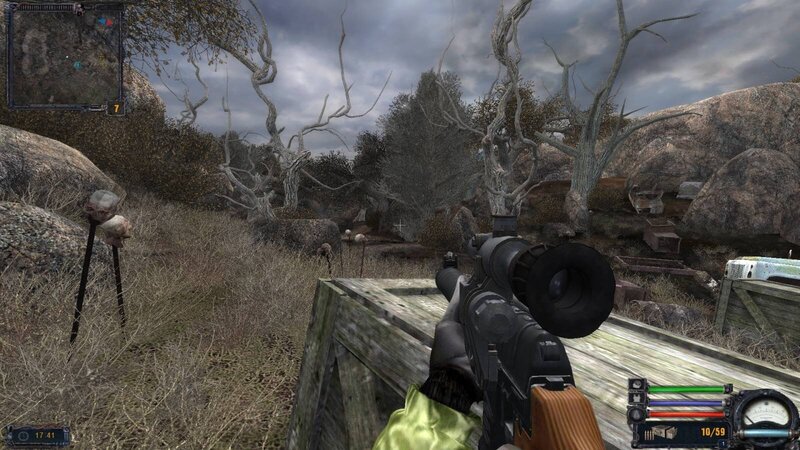The width and height of the screenshot is (800, 450).
Task: Click the minimap in the corner
Action: click(x=64, y=57)
